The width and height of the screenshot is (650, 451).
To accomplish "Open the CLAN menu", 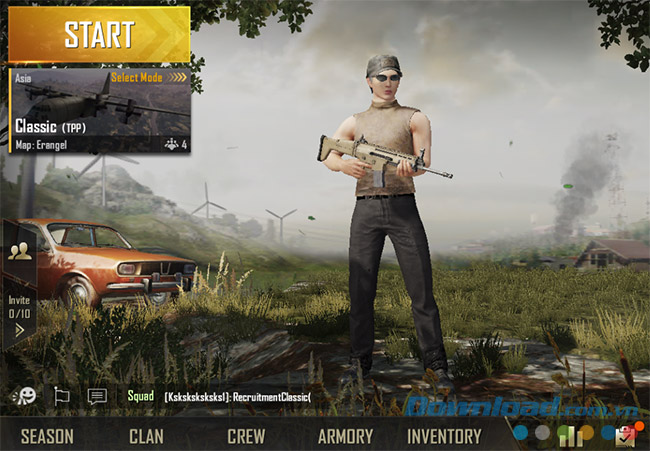I will (146, 436).
